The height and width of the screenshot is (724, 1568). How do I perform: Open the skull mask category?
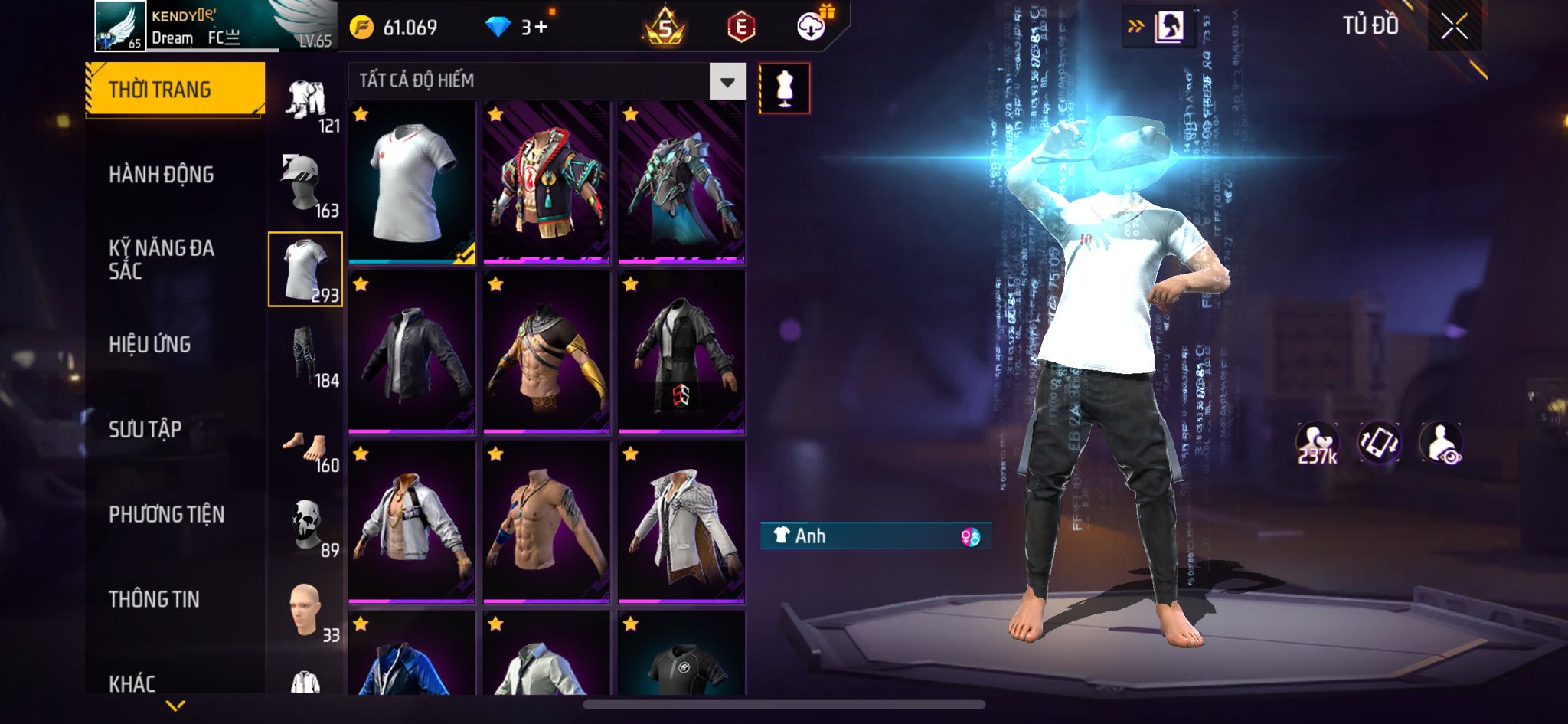pos(307,526)
